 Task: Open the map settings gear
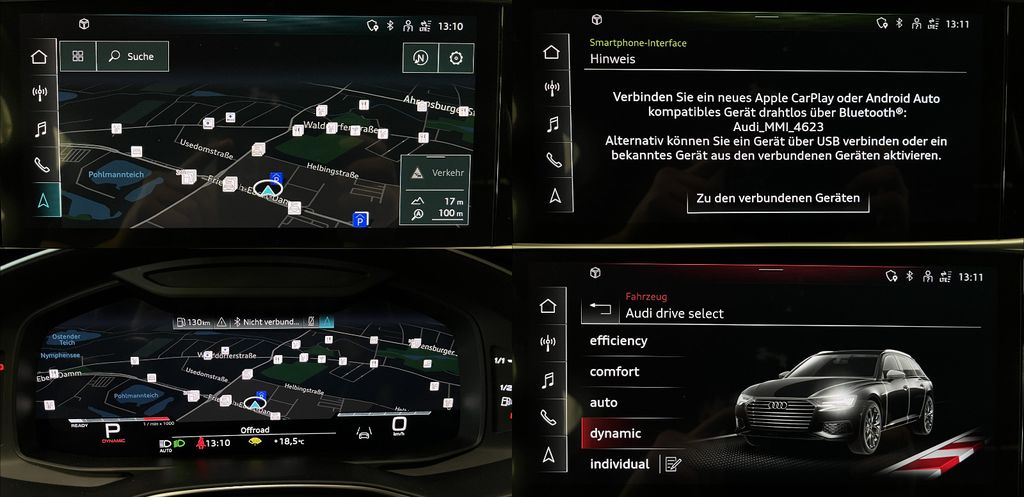point(456,58)
